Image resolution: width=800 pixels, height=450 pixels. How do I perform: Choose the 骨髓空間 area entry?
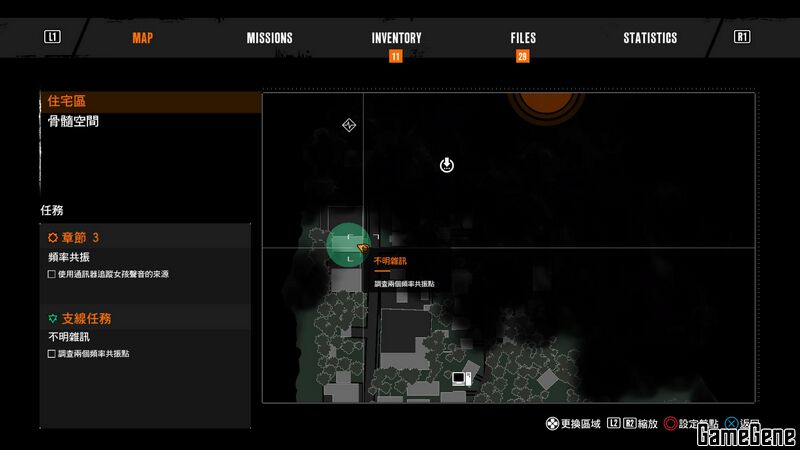[74, 121]
